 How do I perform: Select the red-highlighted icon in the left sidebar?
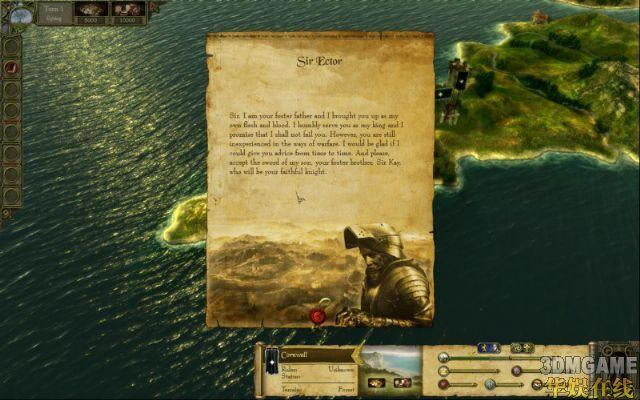click(x=12, y=66)
